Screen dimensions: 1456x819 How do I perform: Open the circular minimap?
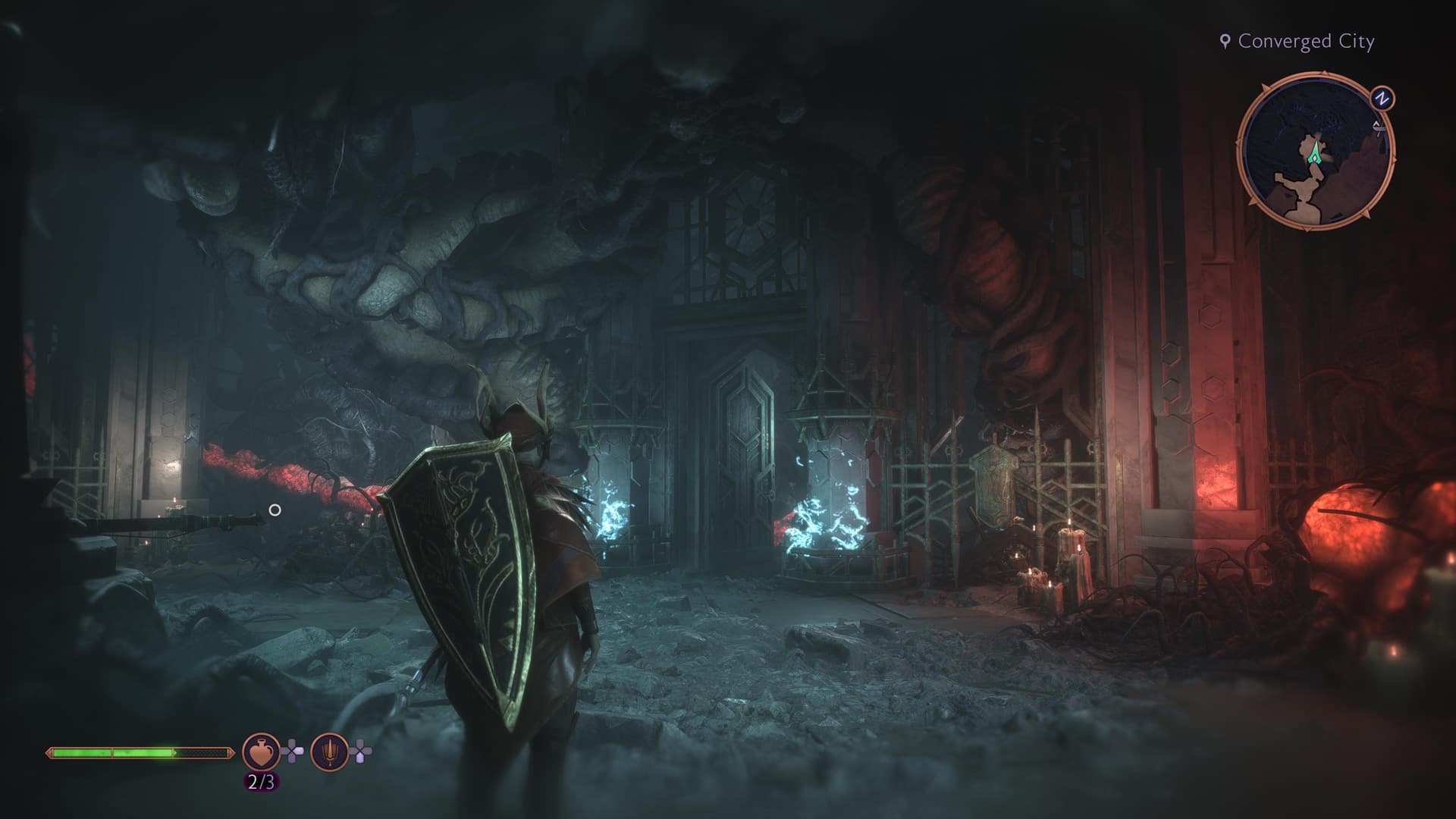(x=1315, y=150)
